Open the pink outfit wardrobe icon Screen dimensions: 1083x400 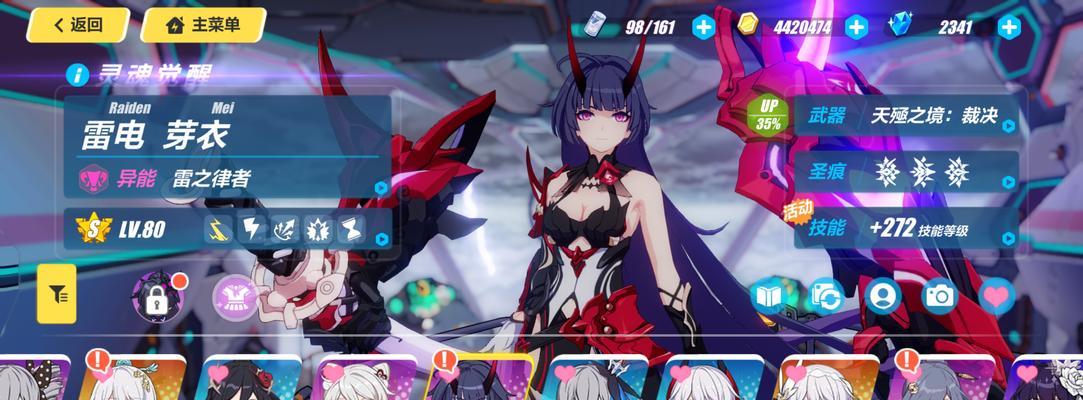231,295
